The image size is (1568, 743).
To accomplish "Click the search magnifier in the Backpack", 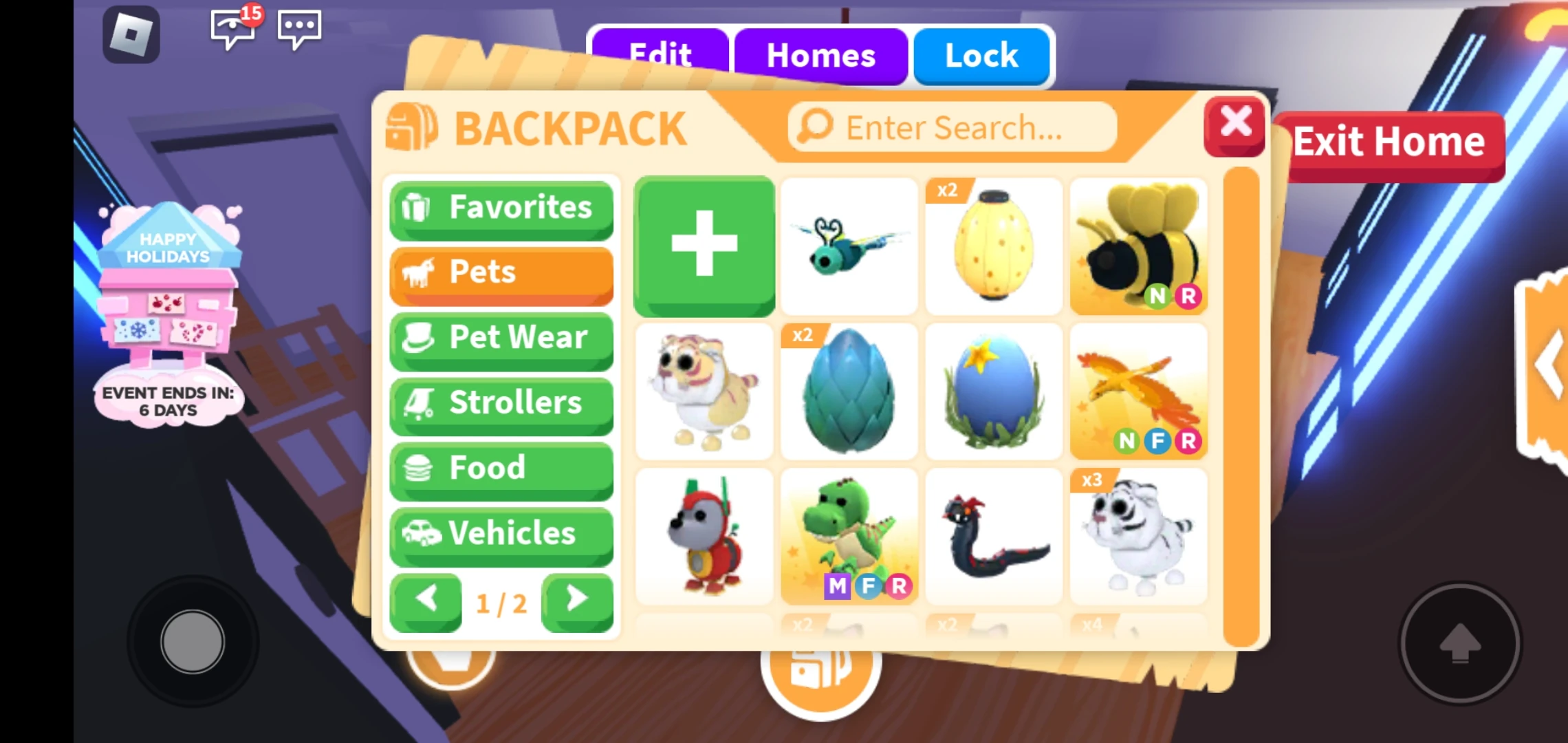I will click(x=812, y=127).
